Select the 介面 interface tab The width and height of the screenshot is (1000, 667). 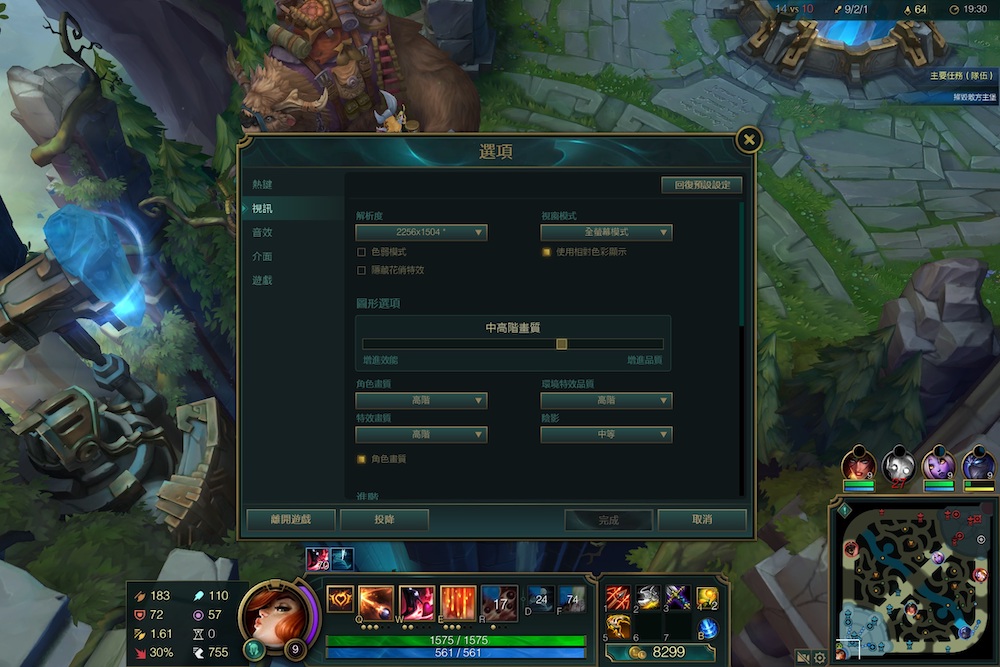click(262, 256)
